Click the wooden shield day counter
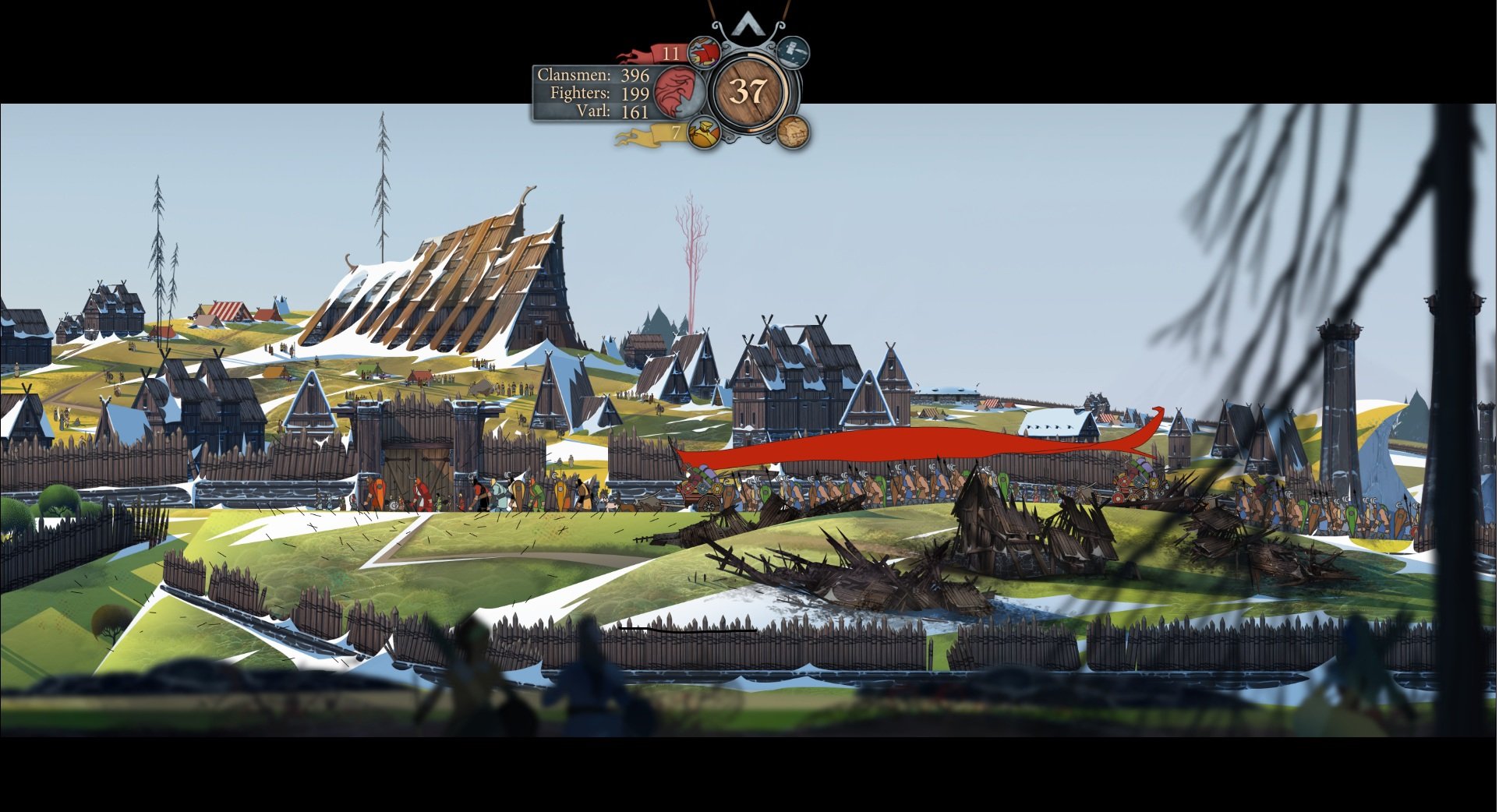1499x812 pixels. pos(749,92)
